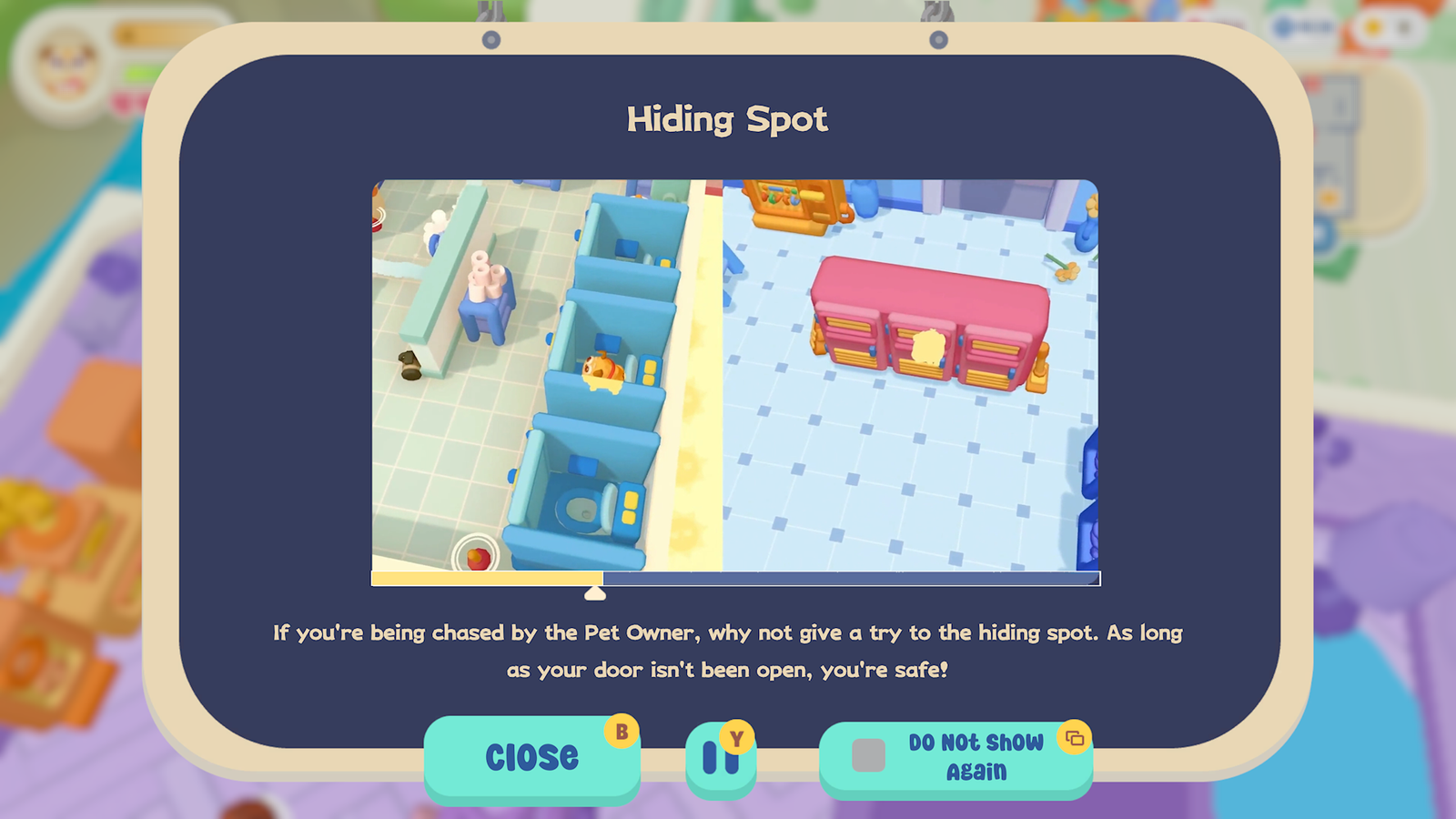Tick the Do Not Show Again checkbox

pyautogui.click(x=868, y=755)
